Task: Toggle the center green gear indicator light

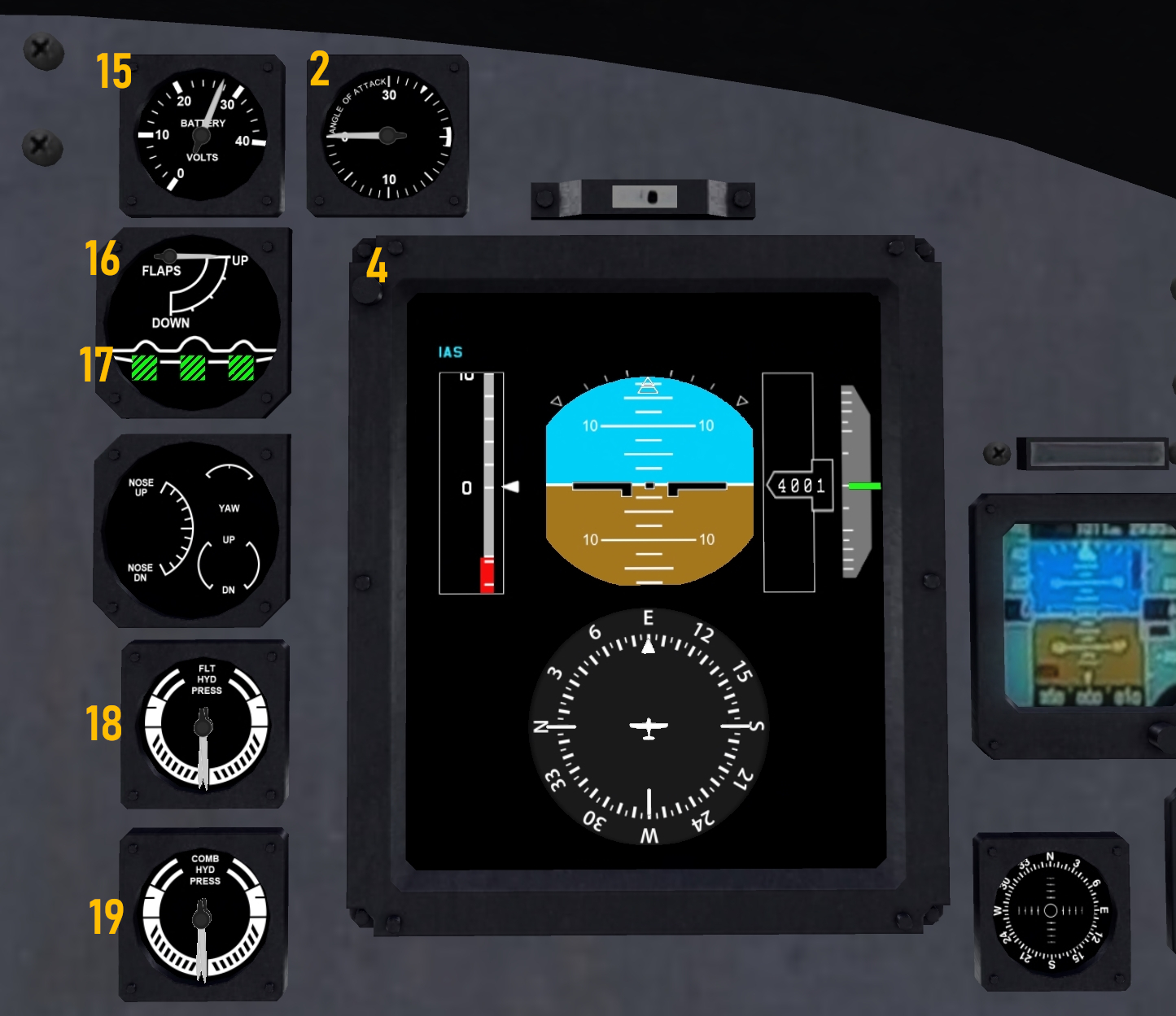Action: point(193,368)
